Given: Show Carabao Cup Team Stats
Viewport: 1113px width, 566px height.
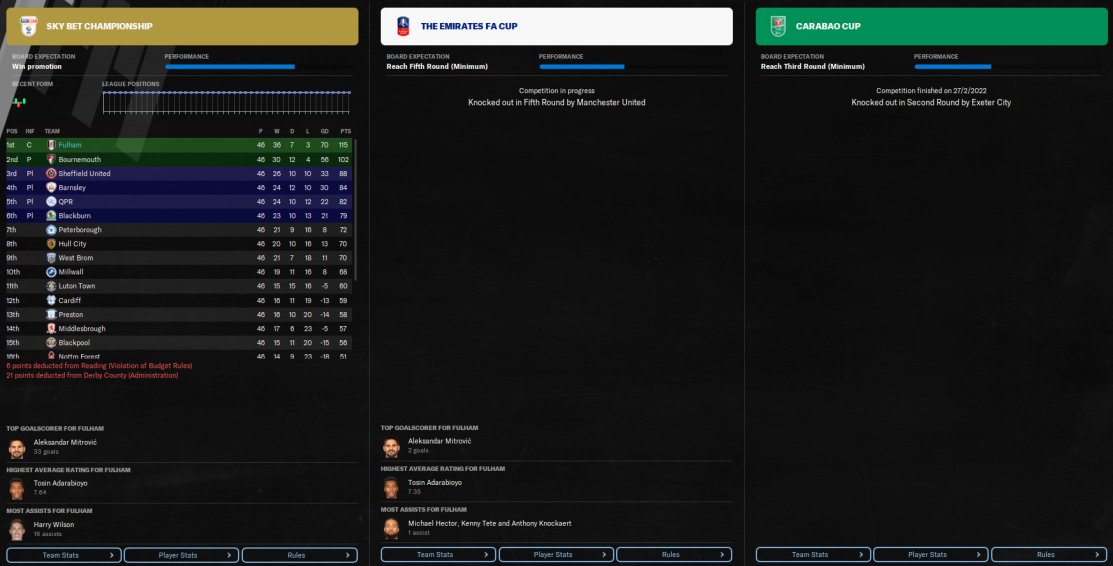Looking at the screenshot, I should [x=812, y=554].
